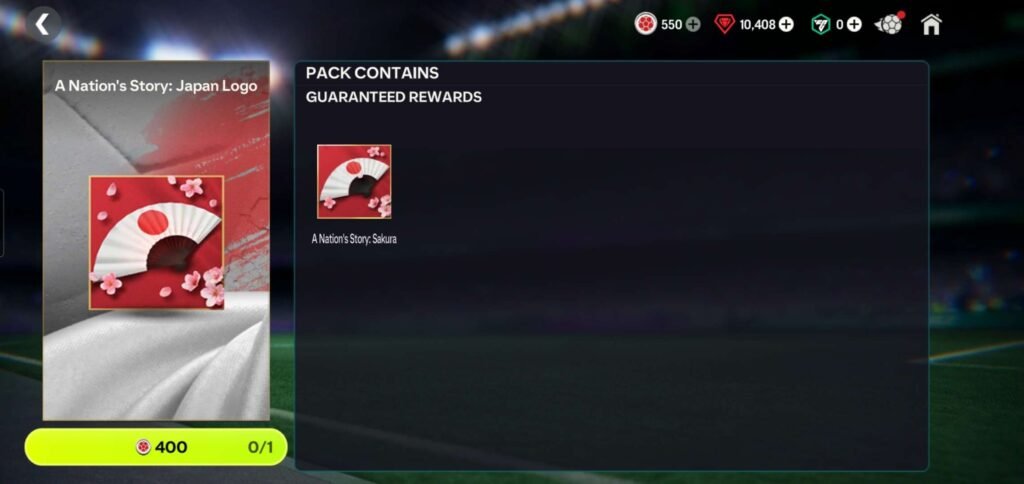Screen dimensions: 1024x484
Task: Buy the pack for 400 tokens
Action: 156,447
